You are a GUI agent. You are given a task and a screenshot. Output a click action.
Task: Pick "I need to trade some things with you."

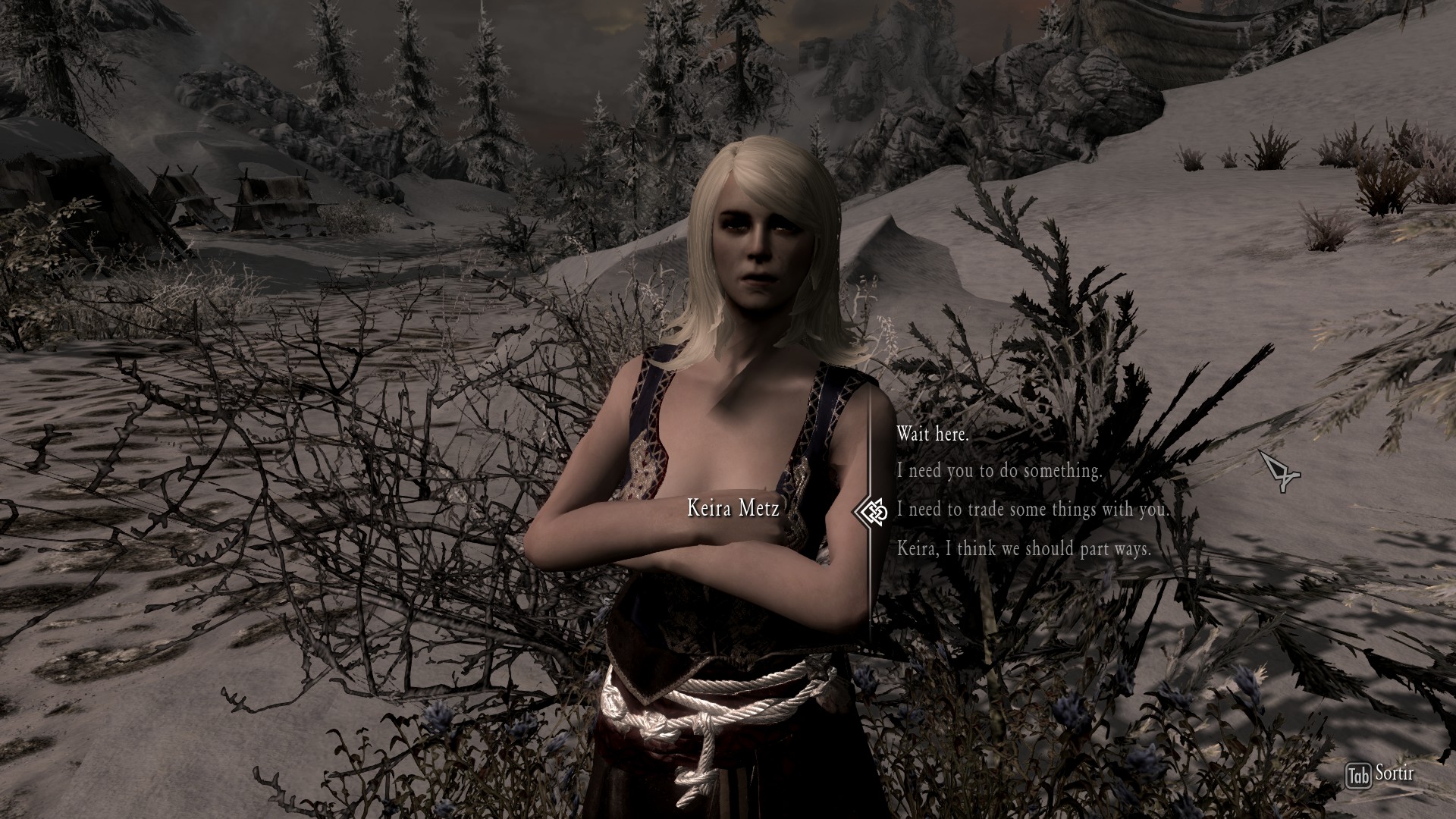coord(1033,510)
